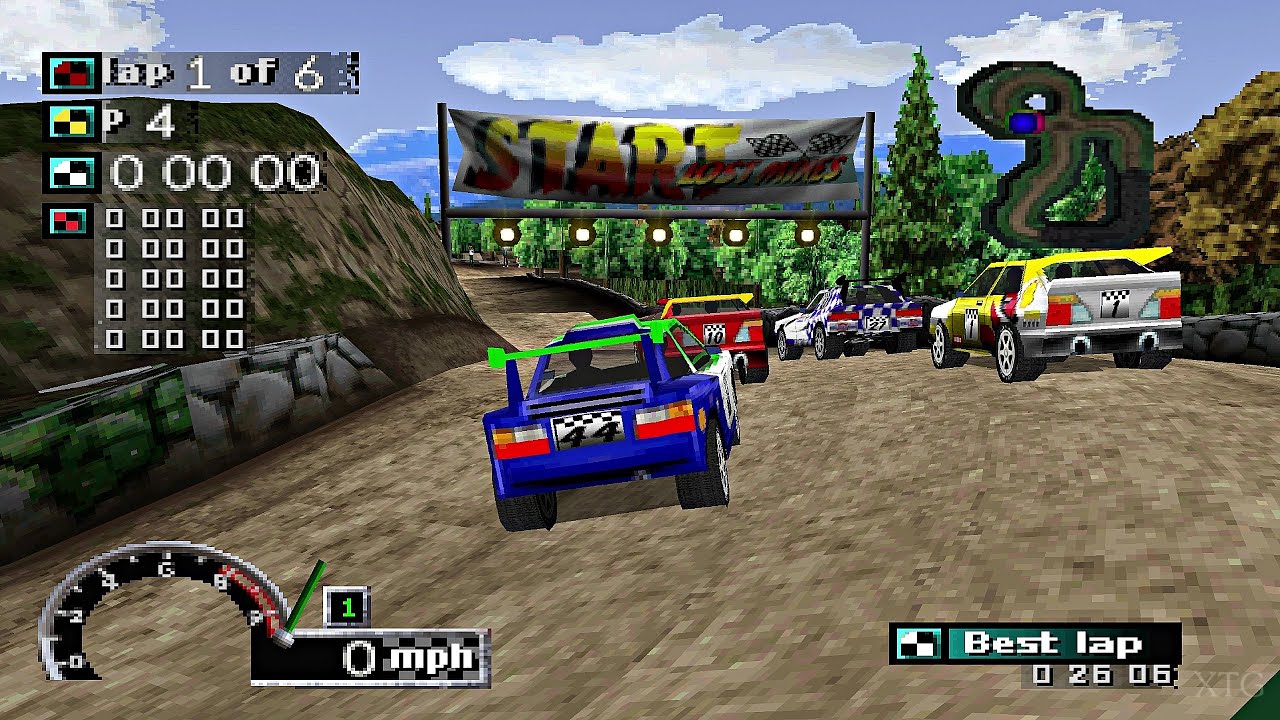Select the current gear indicator box

347,607
